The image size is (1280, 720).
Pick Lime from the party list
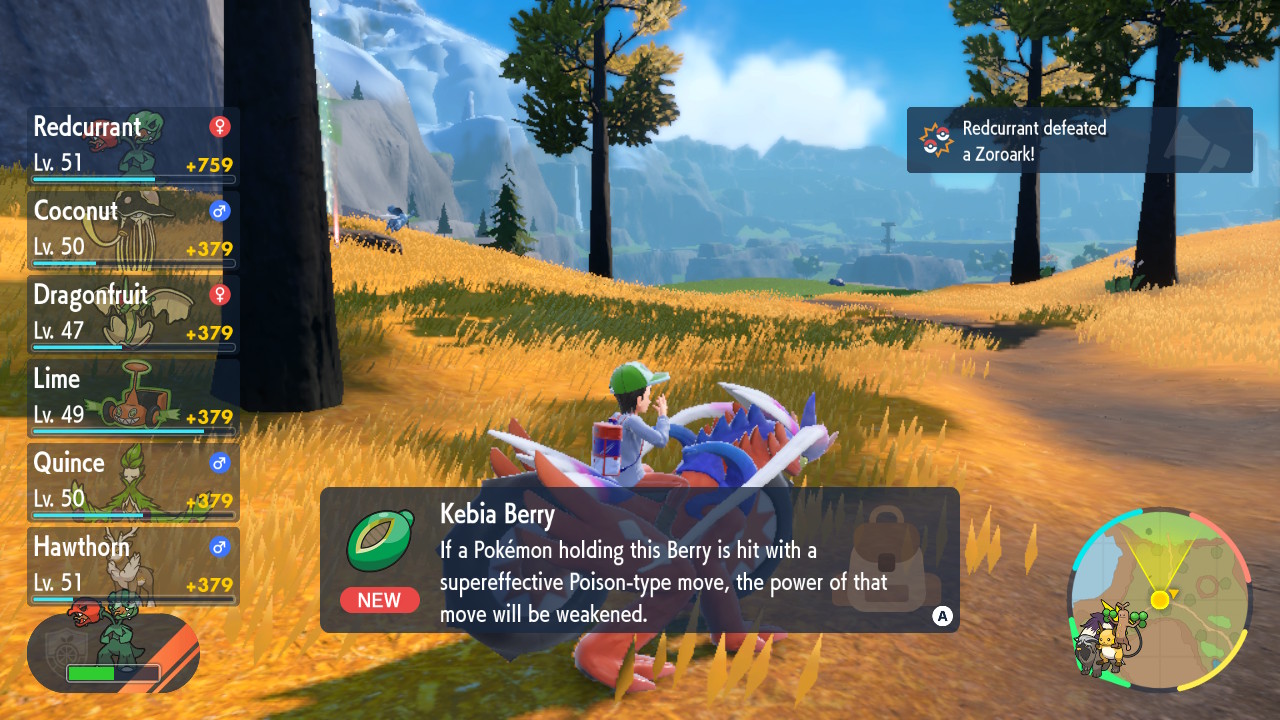click(133, 398)
